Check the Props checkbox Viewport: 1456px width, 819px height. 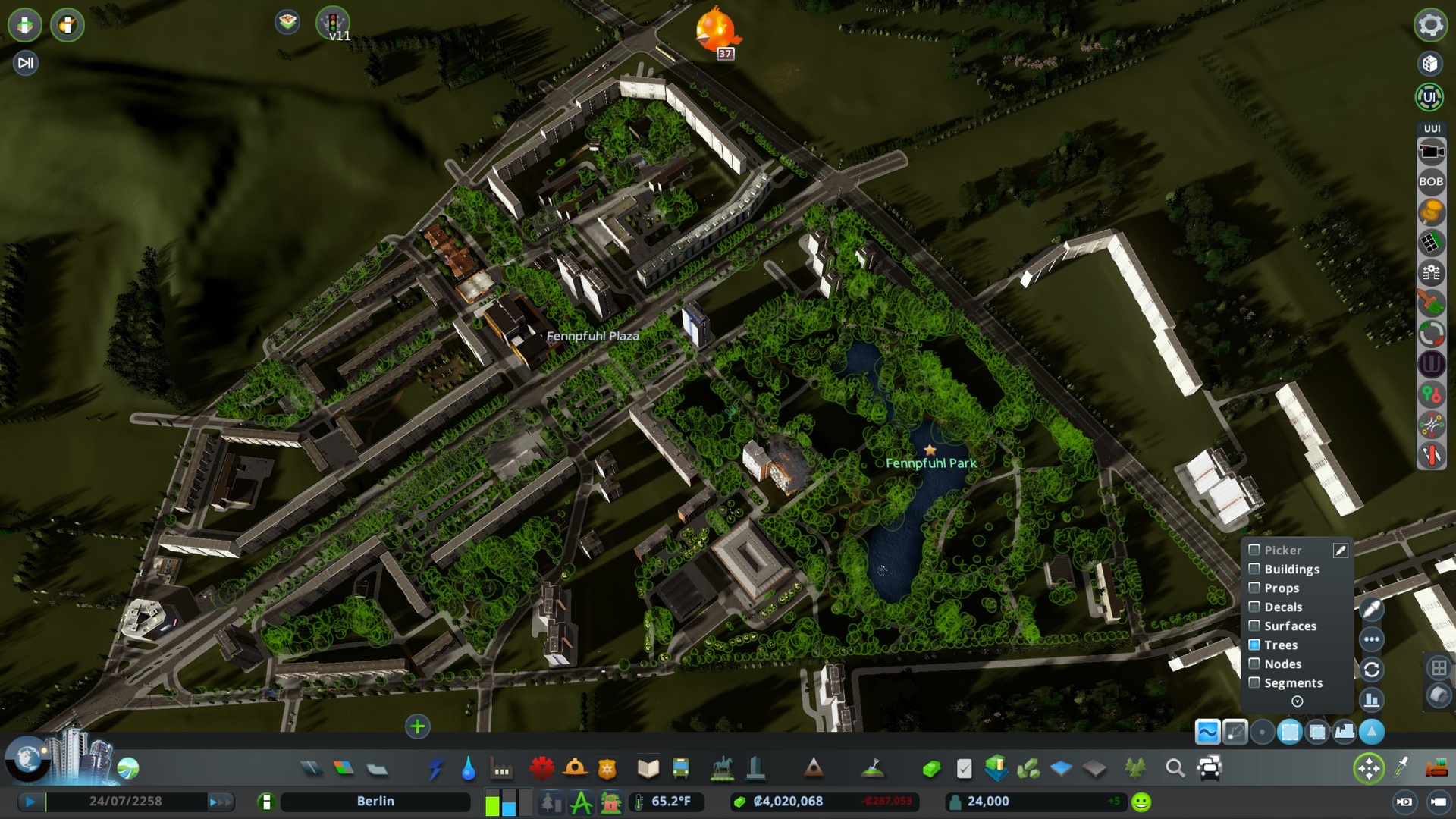pyautogui.click(x=1254, y=588)
